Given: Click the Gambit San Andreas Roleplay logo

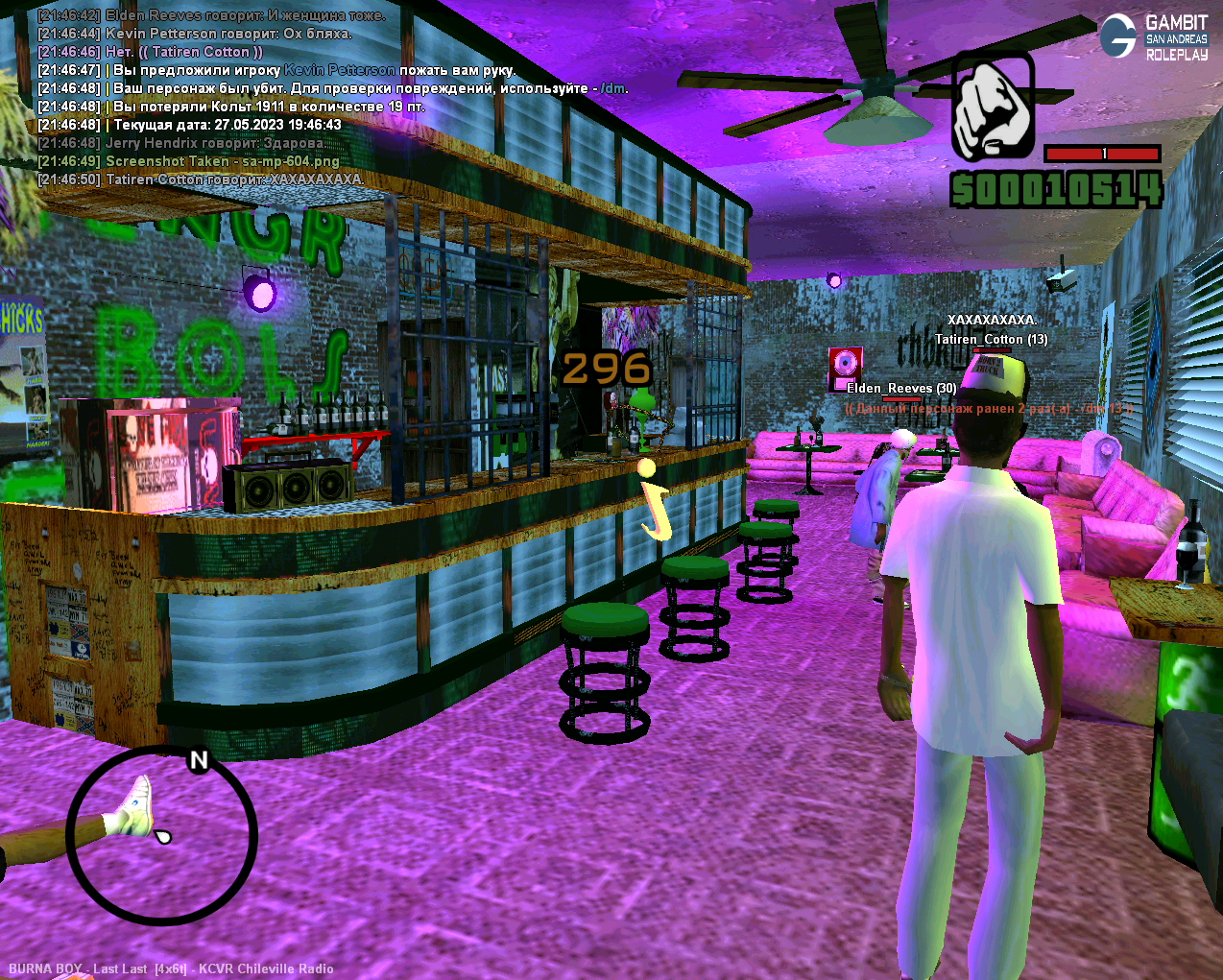Looking at the screenshot, I should click(1154, 37).
